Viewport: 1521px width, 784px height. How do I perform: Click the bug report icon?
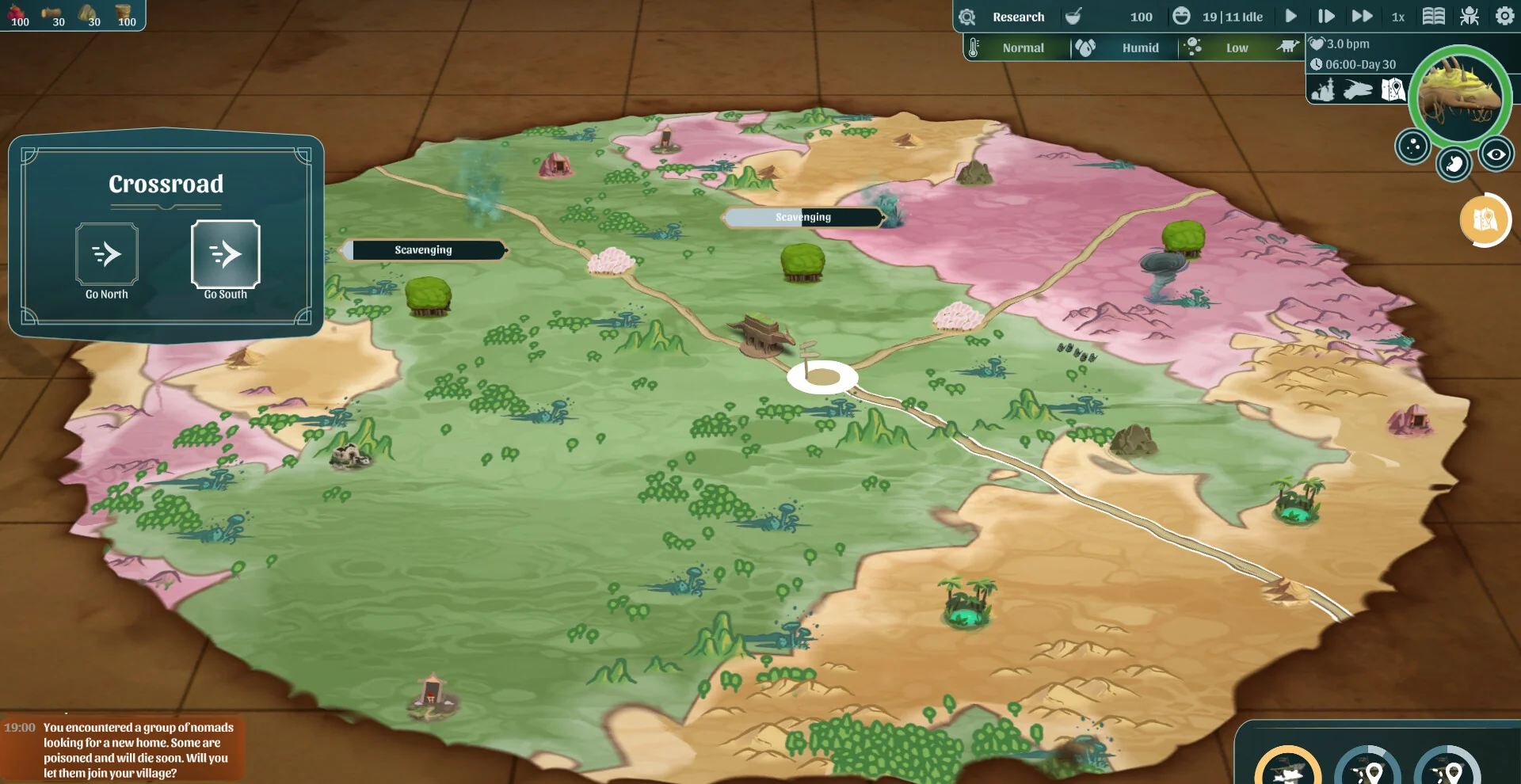coord(1470,16)
